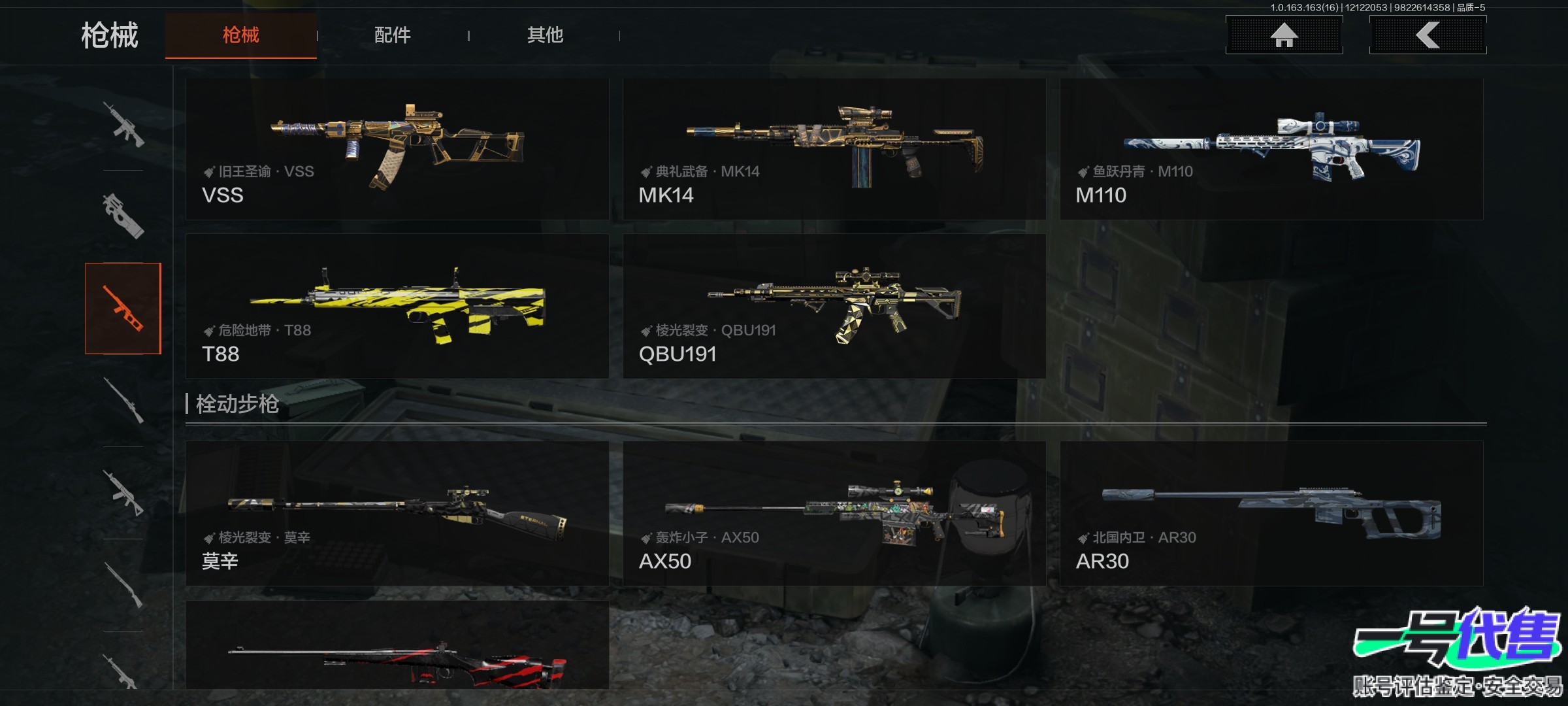Select the highlighted orange rifle category icon
This screenshot has height=706, width=1568.
pos(123,309)
